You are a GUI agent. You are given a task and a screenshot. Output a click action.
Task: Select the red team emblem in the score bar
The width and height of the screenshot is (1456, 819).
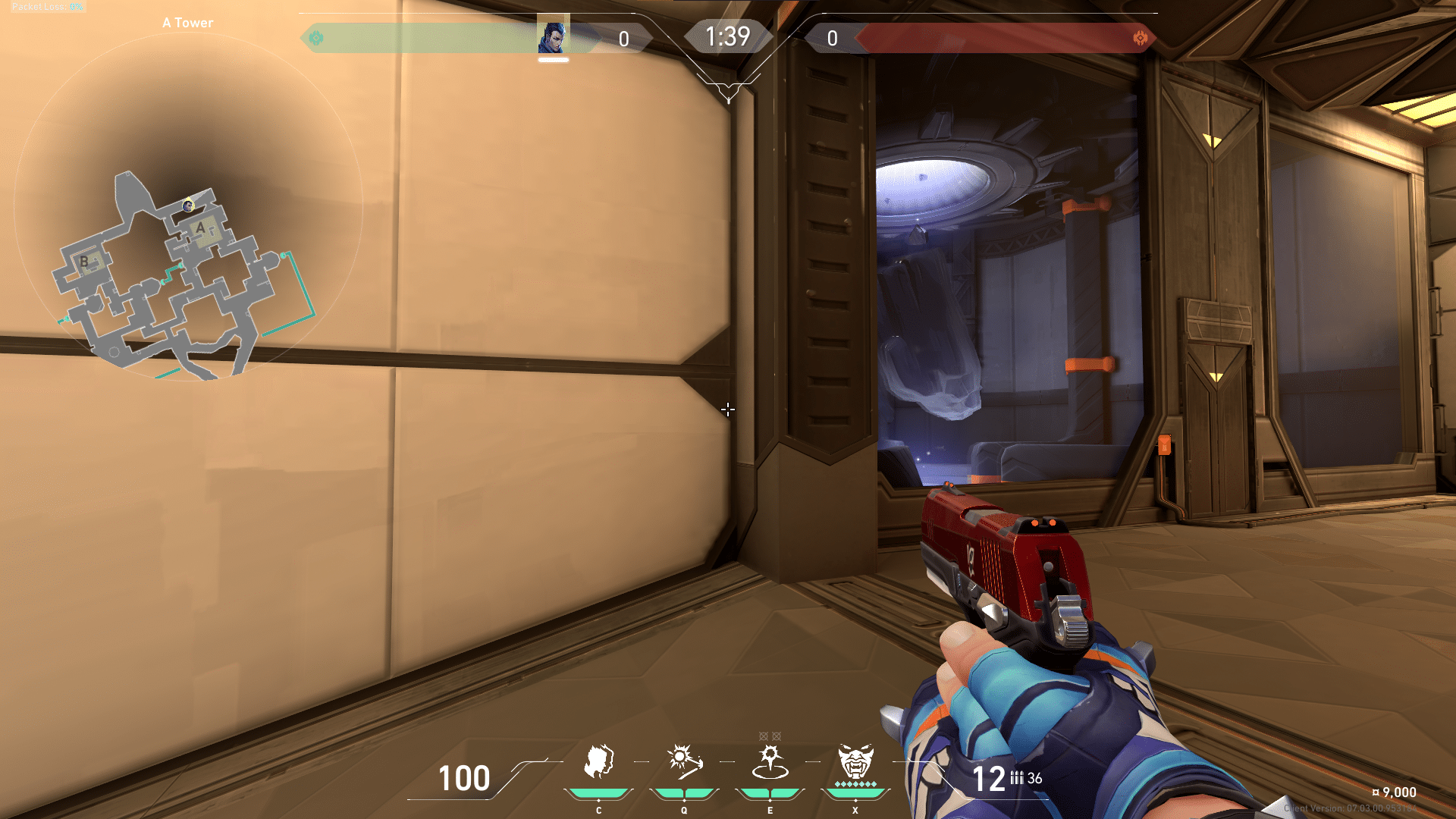[1140, 38]
